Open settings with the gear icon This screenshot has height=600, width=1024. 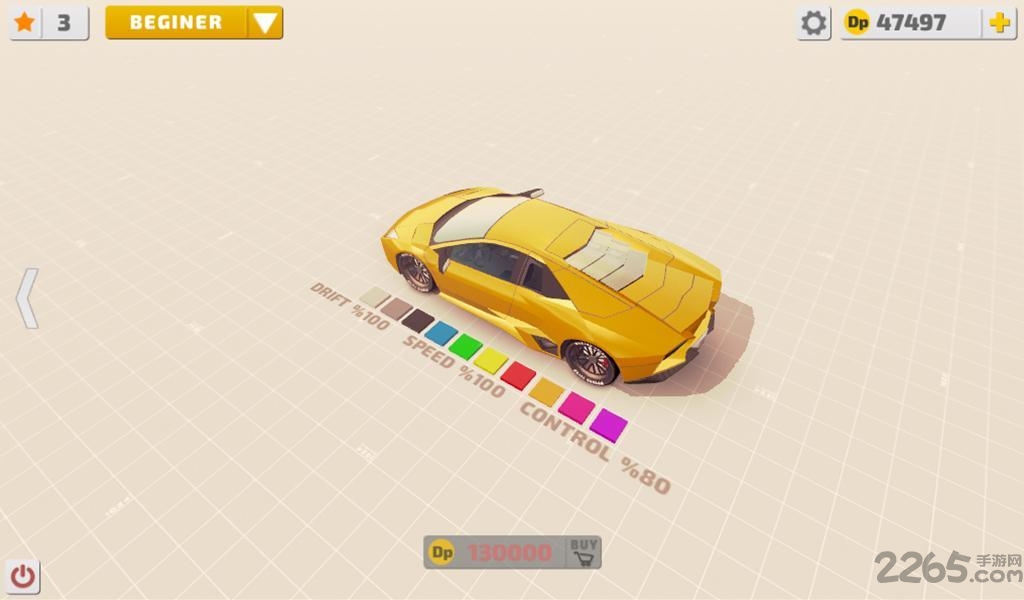pos(814,23)
